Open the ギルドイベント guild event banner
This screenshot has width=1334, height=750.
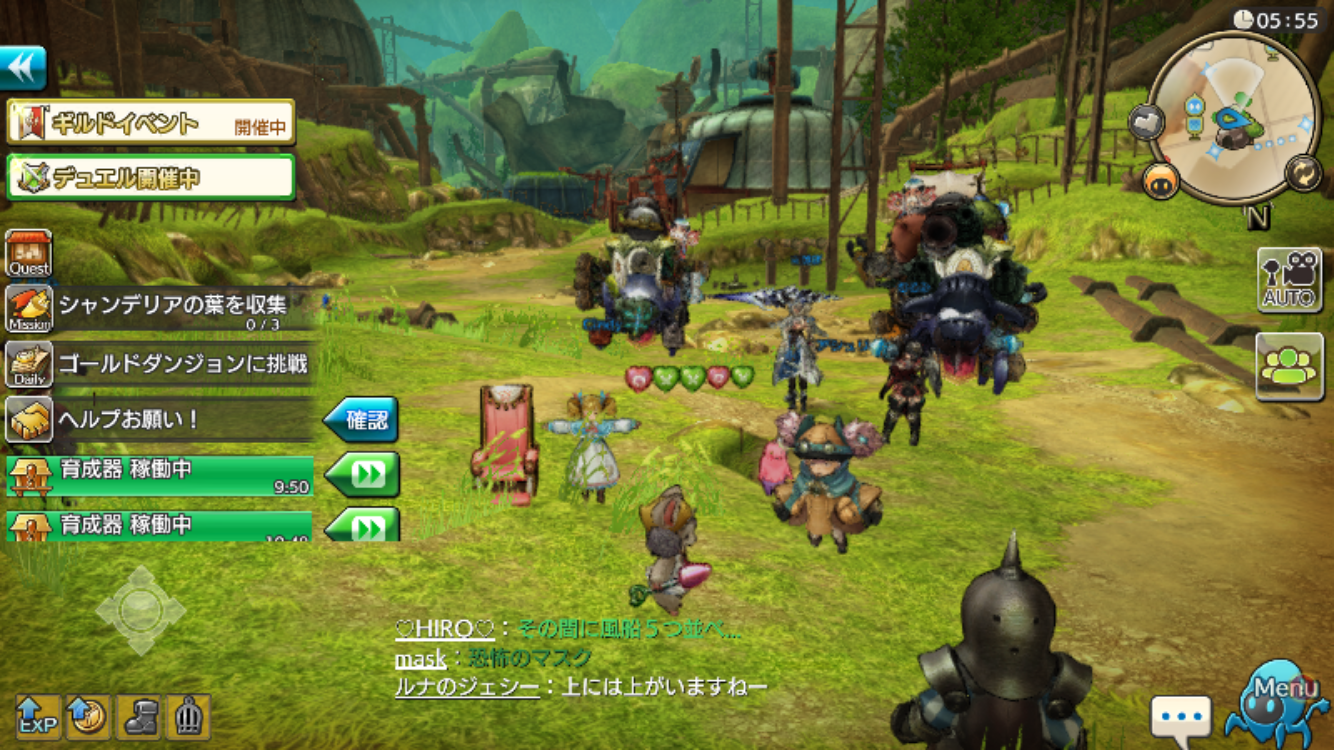pos(151,123)
